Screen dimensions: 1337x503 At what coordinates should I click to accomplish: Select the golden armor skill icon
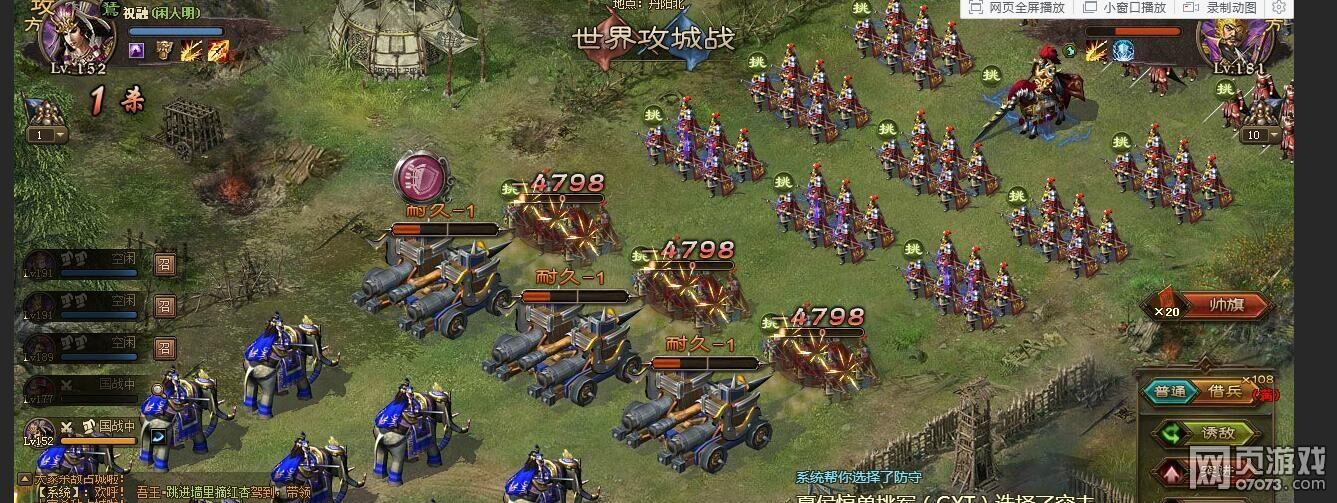[164, 50]
